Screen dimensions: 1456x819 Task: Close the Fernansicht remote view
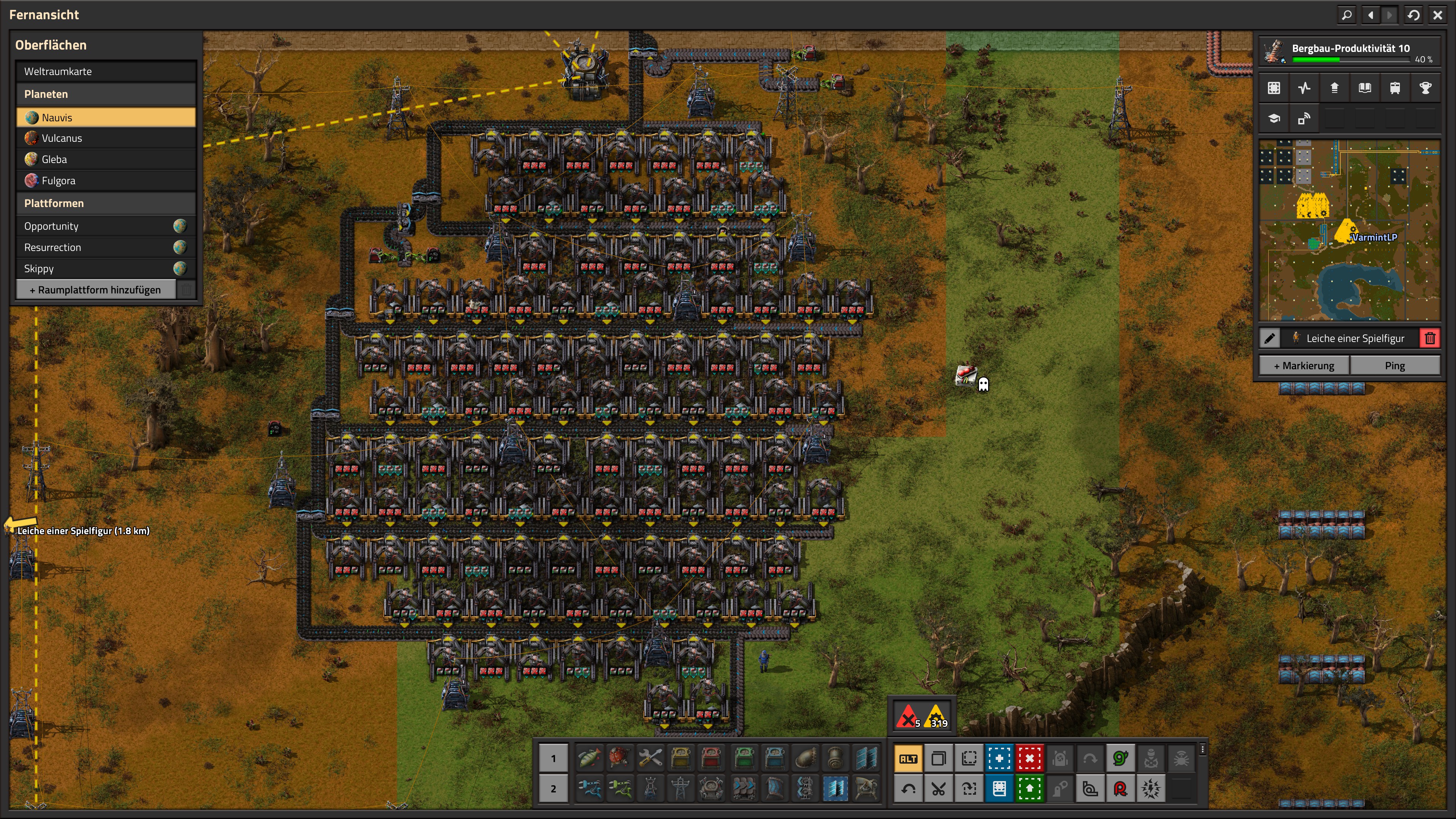(1437, 15)
